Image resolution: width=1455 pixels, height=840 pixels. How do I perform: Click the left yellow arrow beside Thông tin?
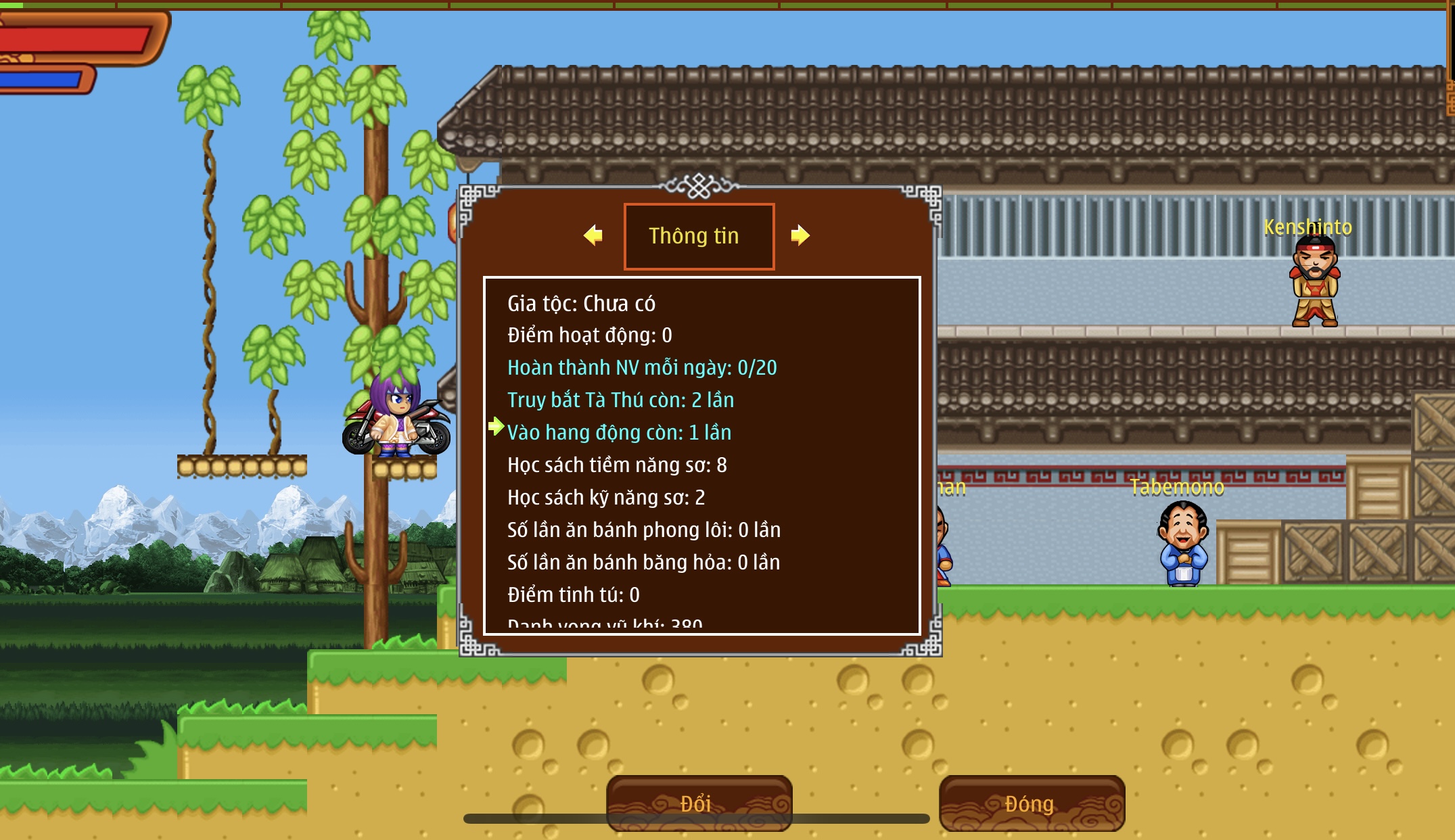point(593,235)
